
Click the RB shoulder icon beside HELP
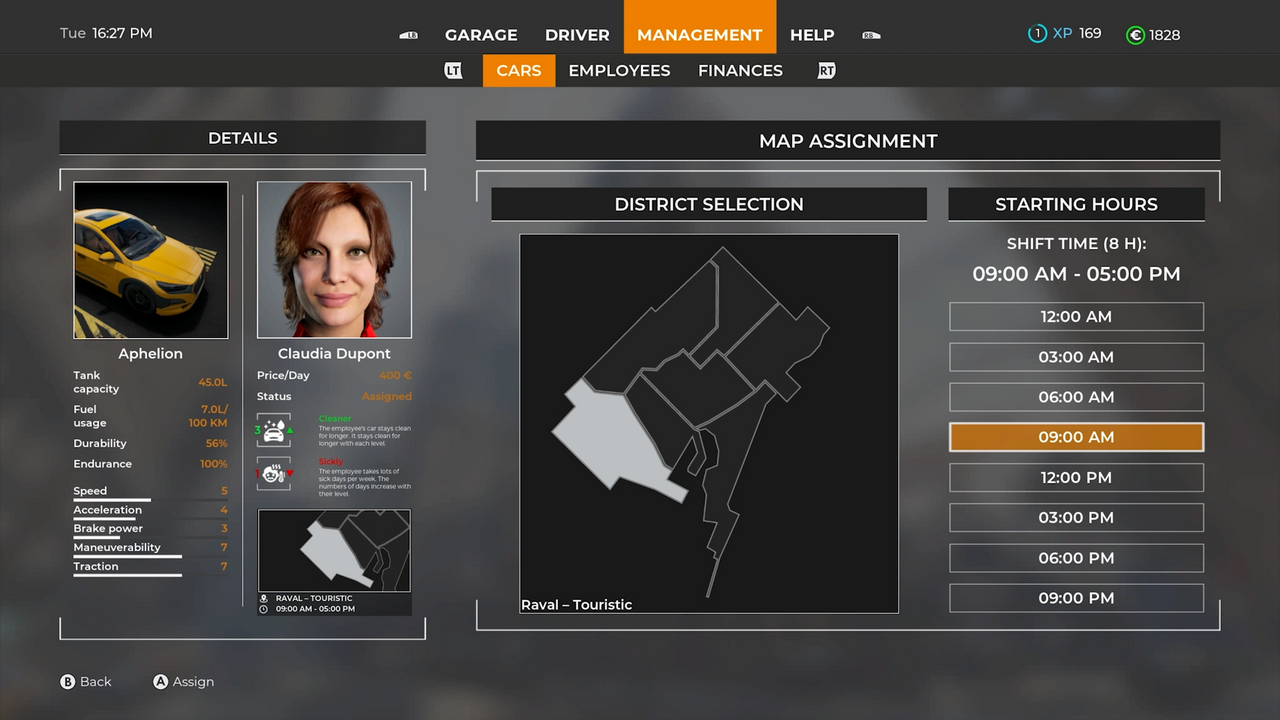[870, 34]
